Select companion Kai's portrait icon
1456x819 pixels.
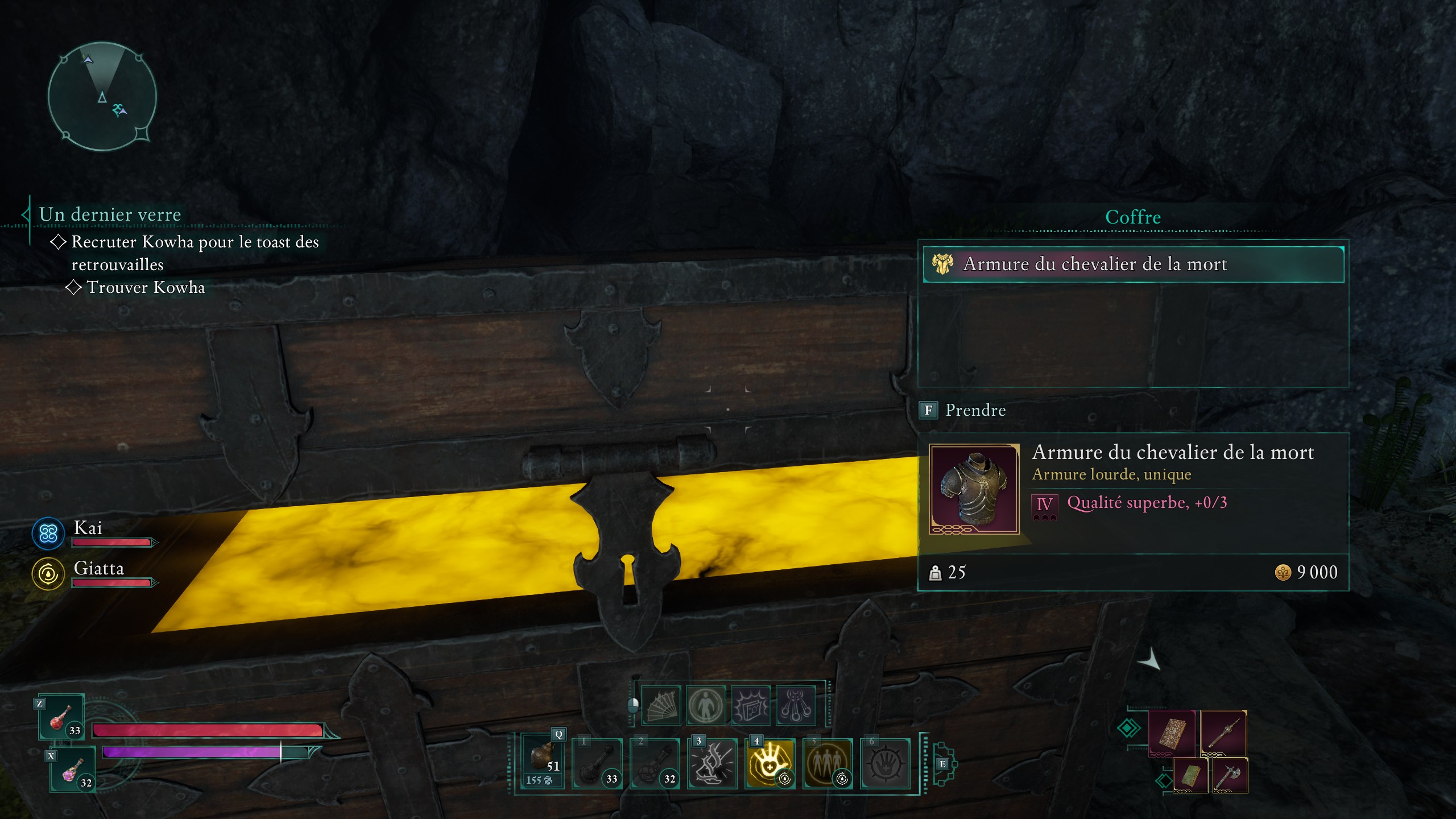48,533
